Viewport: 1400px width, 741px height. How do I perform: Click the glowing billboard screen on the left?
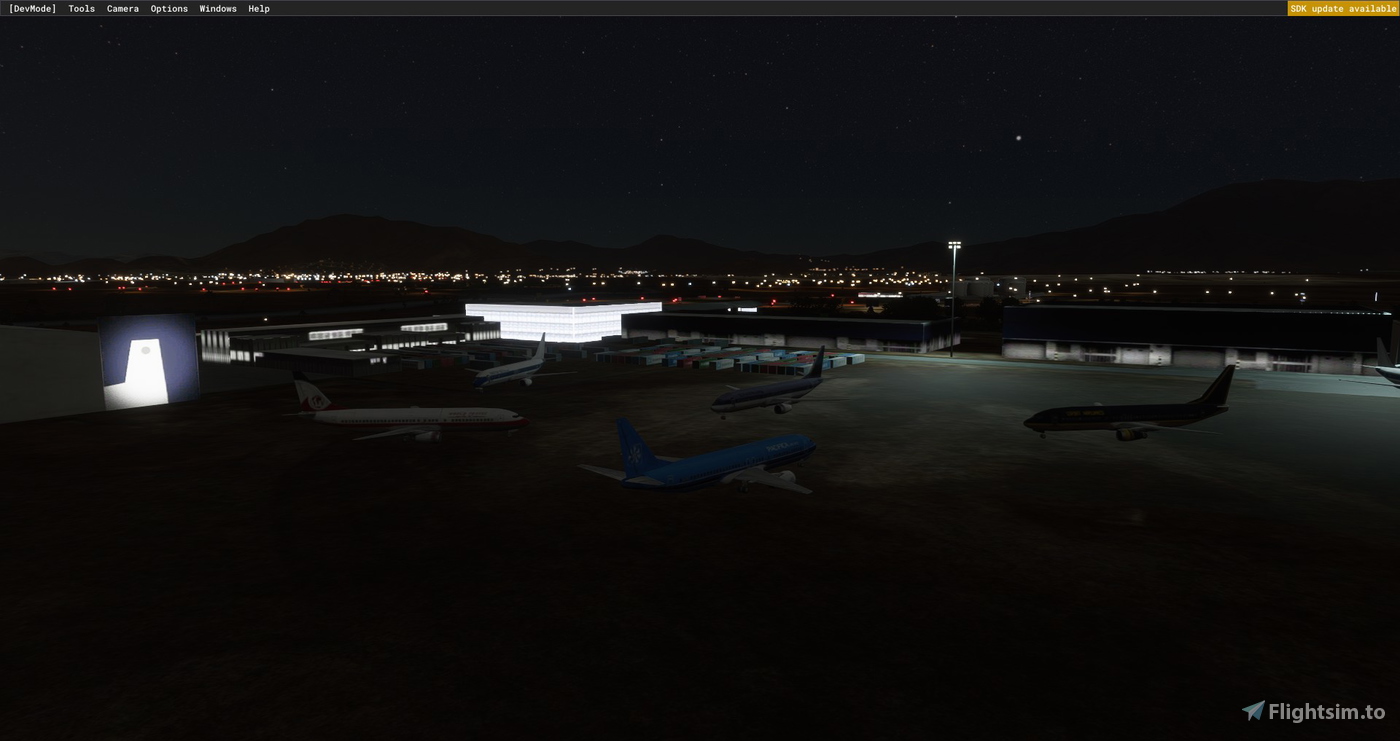(145, 350)
